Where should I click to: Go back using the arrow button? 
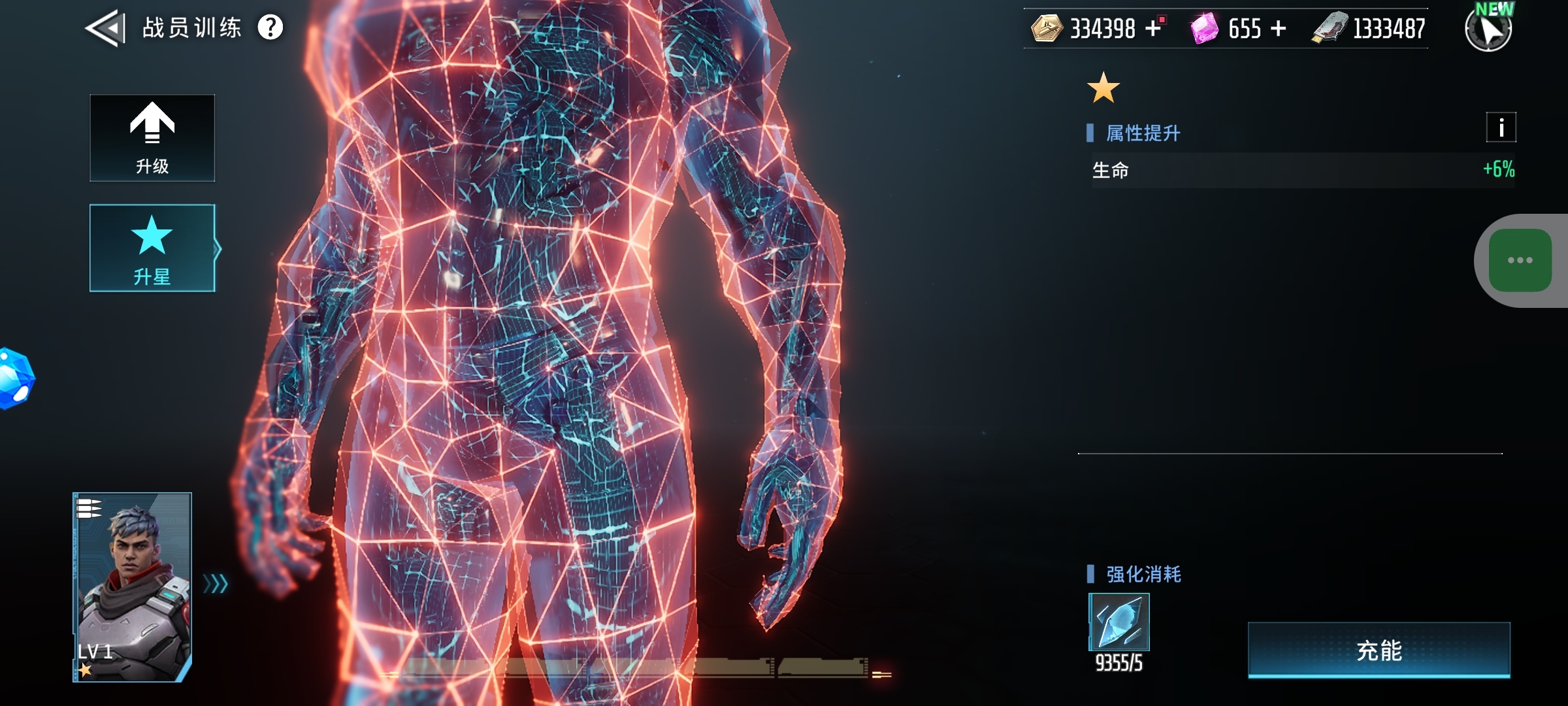105,28
